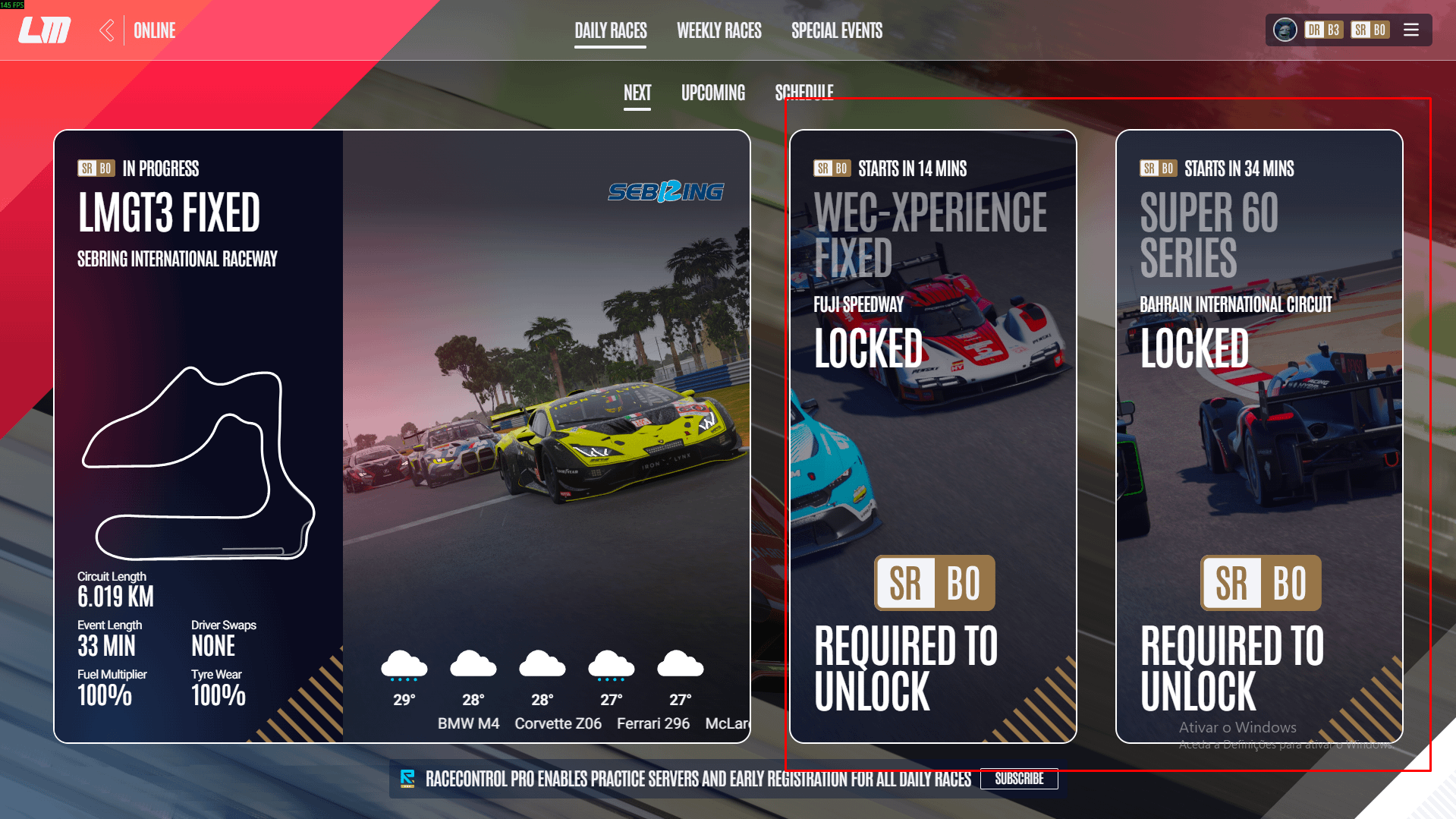Click the player profile avatar
Image resolution: width=1456 pixels, height=819 pixels.
1285,30
